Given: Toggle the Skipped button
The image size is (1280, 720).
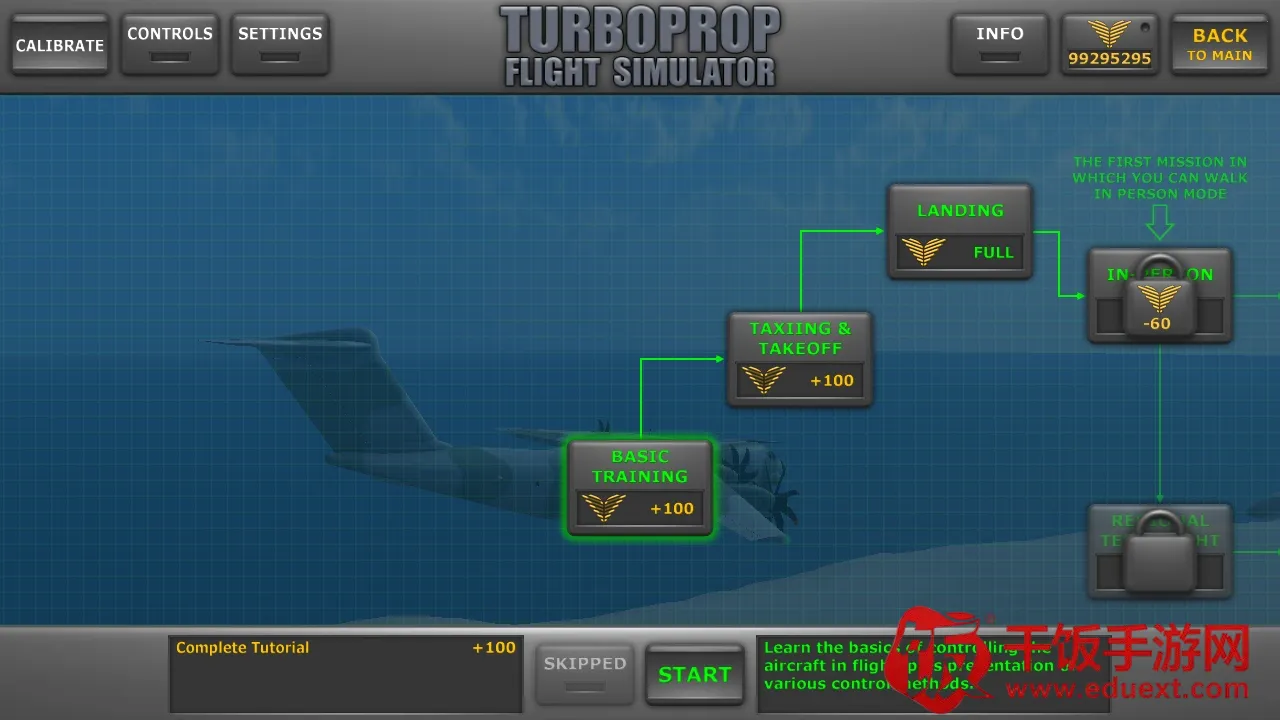Looking at the screenshot, I should click(585, 673).
